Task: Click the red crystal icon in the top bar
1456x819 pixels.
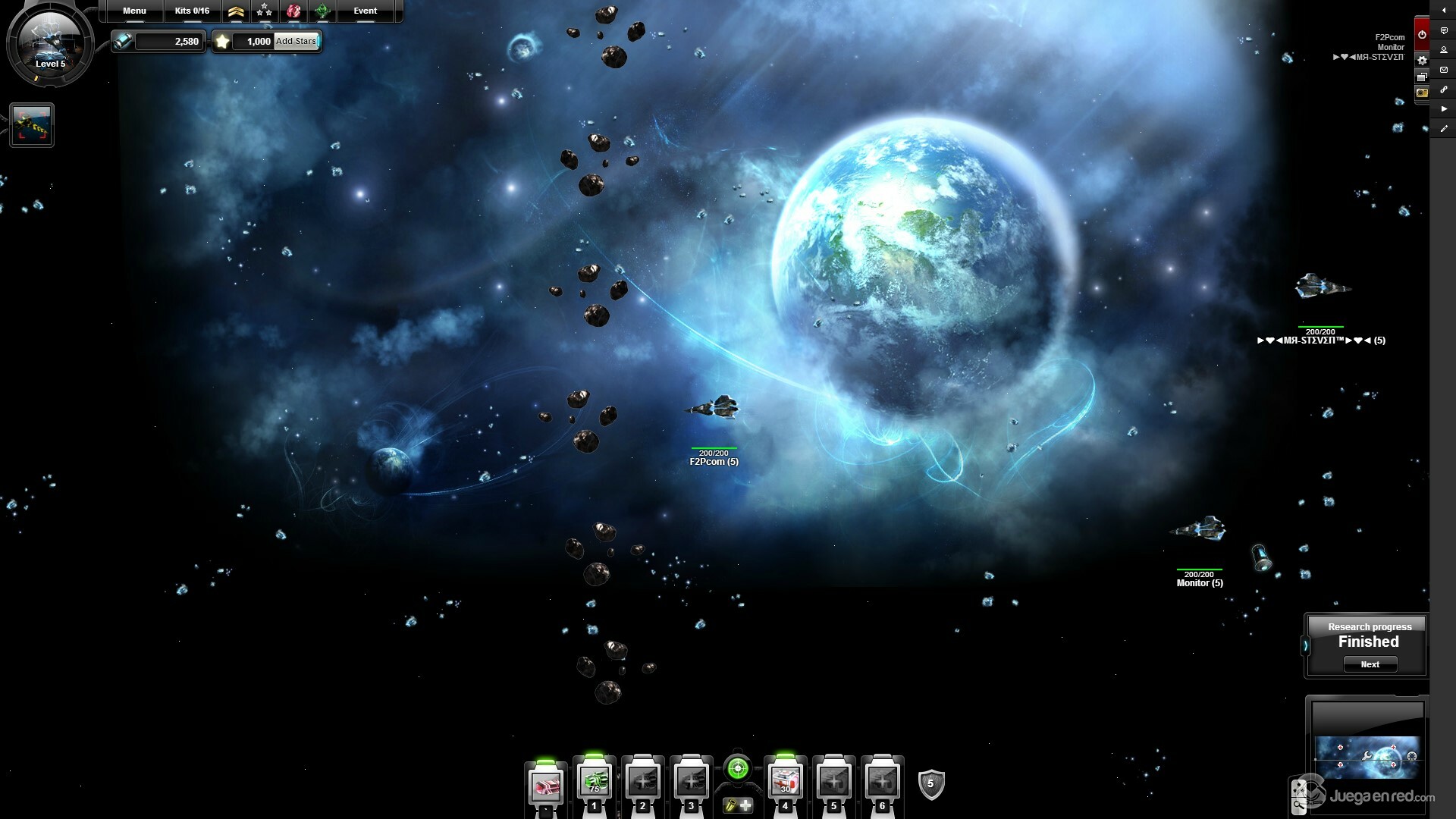Action: (293, 11)
